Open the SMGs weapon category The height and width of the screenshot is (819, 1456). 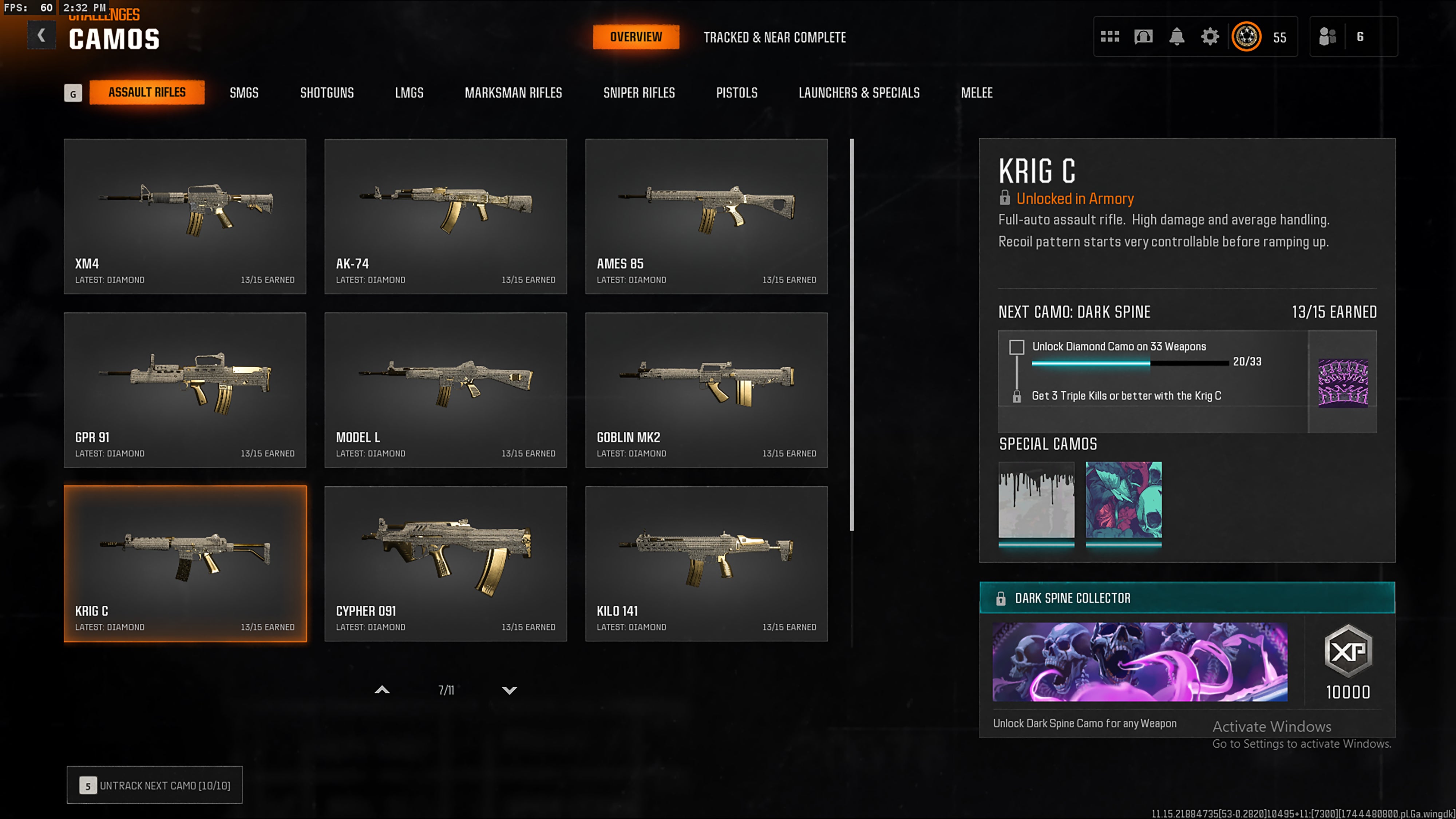coord(244,93)
